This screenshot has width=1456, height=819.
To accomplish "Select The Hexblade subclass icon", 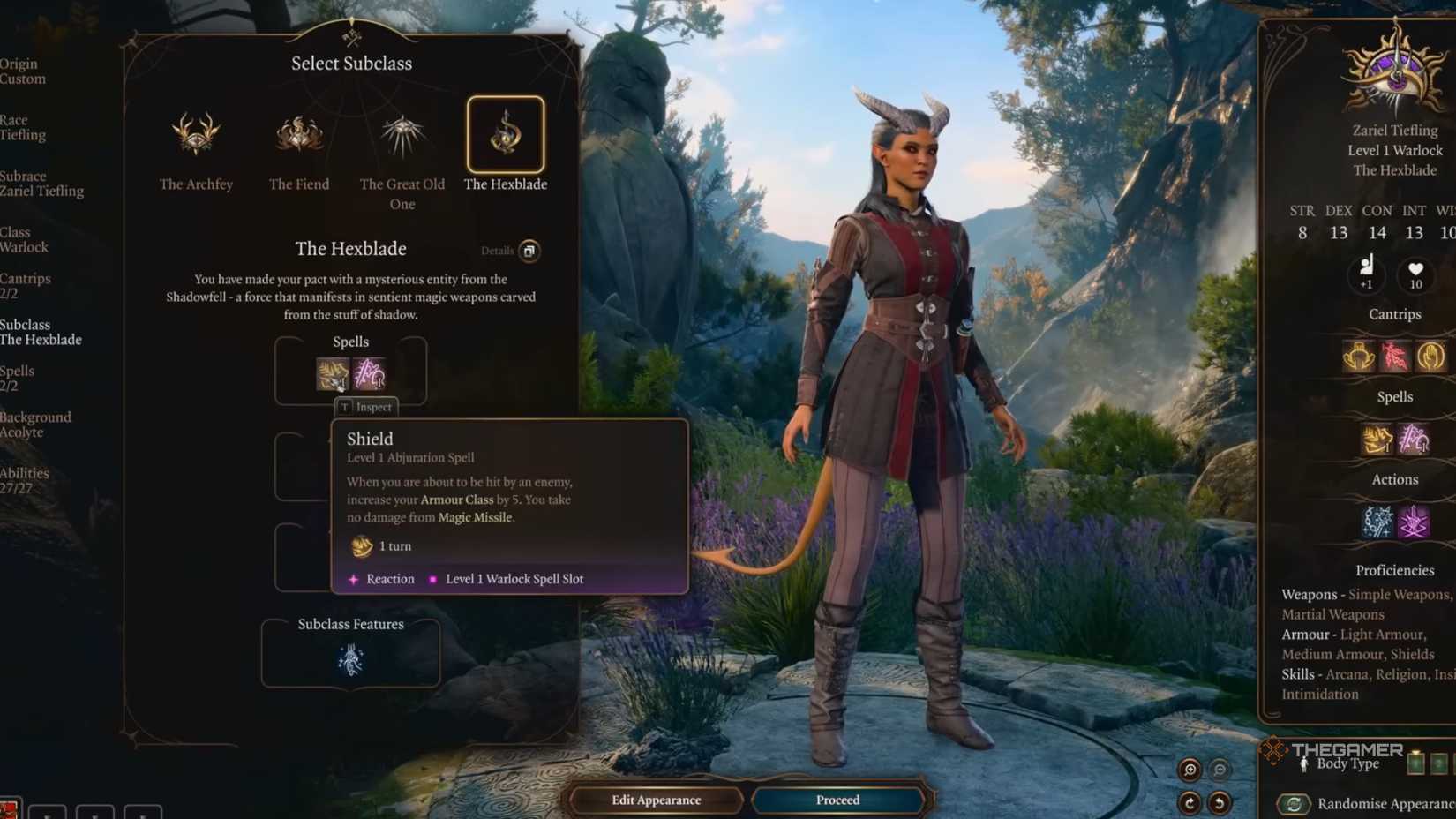I will 506,134.
